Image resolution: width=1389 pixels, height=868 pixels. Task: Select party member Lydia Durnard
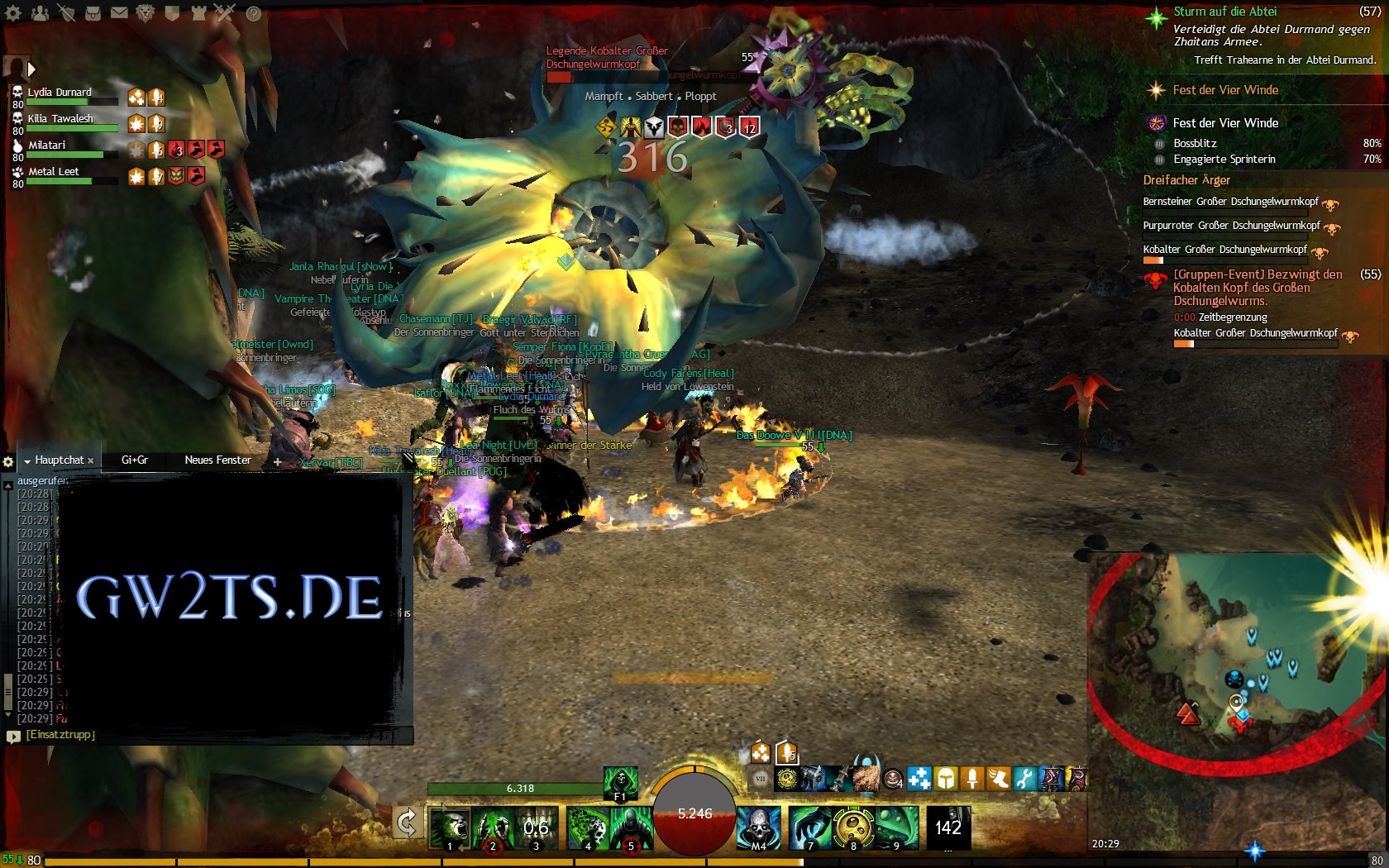coord(60,93)
